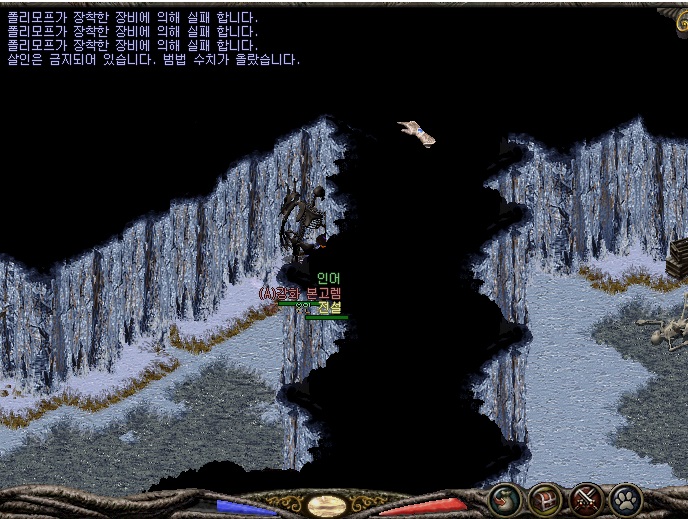688x519 pixels.
Task: Select the crossed swords combat icon
Action: click(586, 499)
